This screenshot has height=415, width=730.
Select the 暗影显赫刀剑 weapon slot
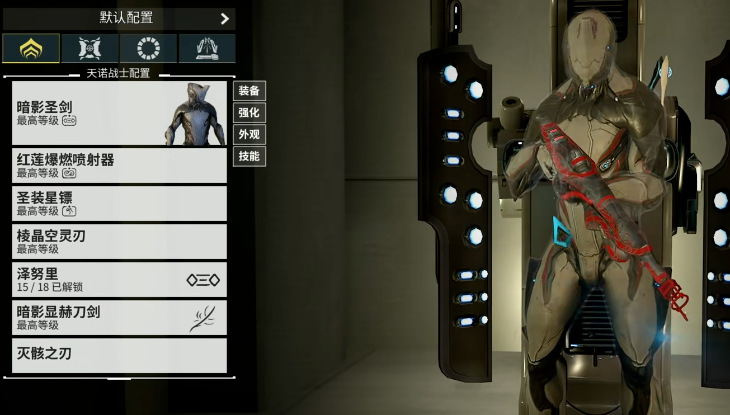point(119,317)
